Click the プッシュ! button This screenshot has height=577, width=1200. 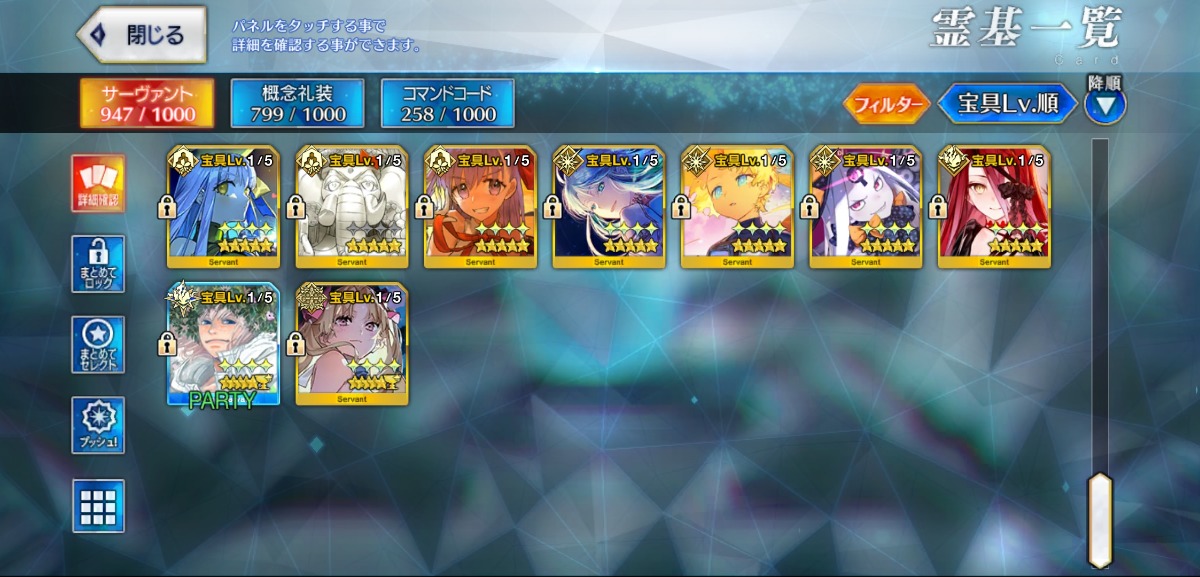pos(98,425)
